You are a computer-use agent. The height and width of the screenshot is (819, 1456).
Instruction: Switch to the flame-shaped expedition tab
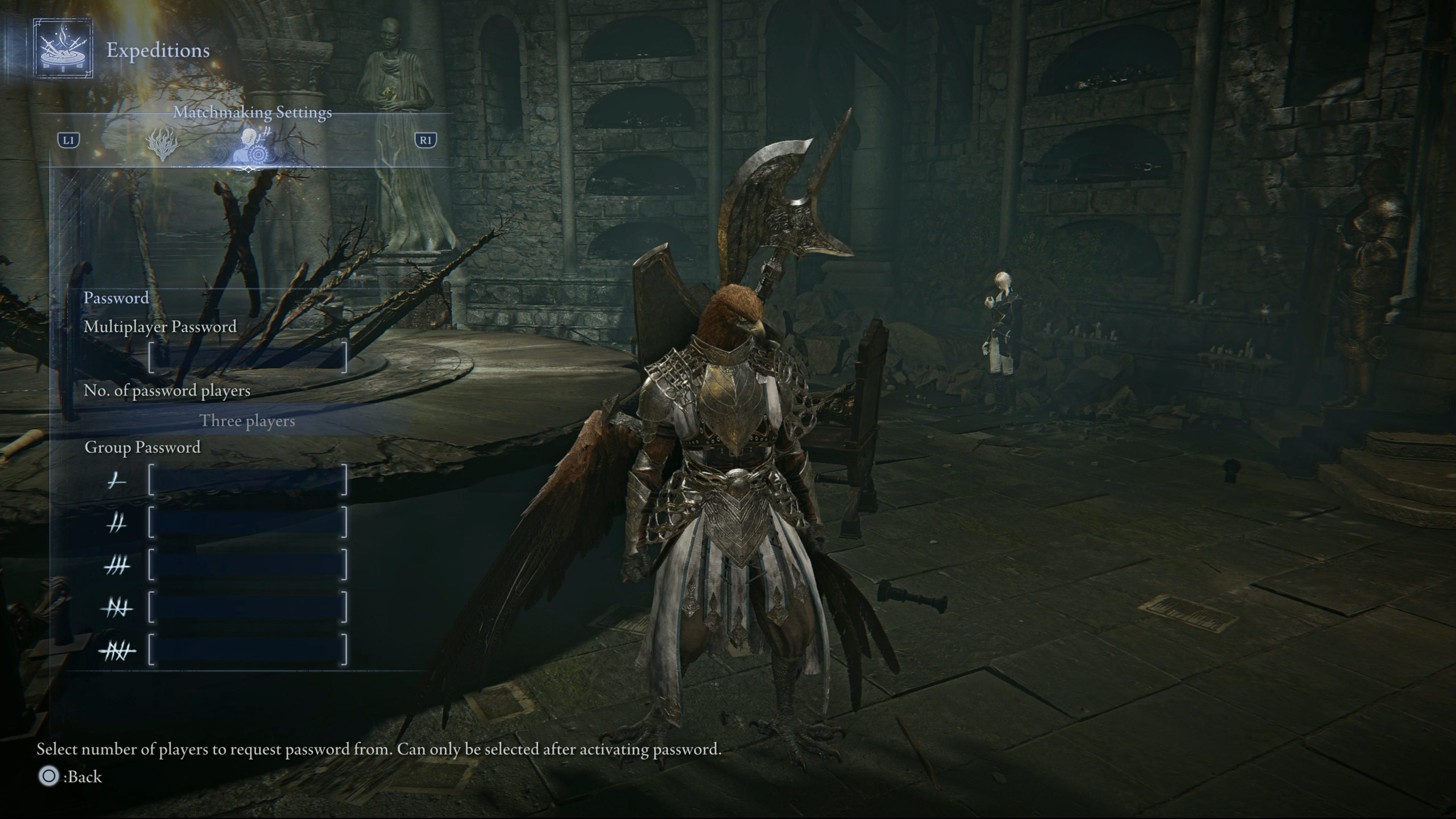click(x=162, y=143)
